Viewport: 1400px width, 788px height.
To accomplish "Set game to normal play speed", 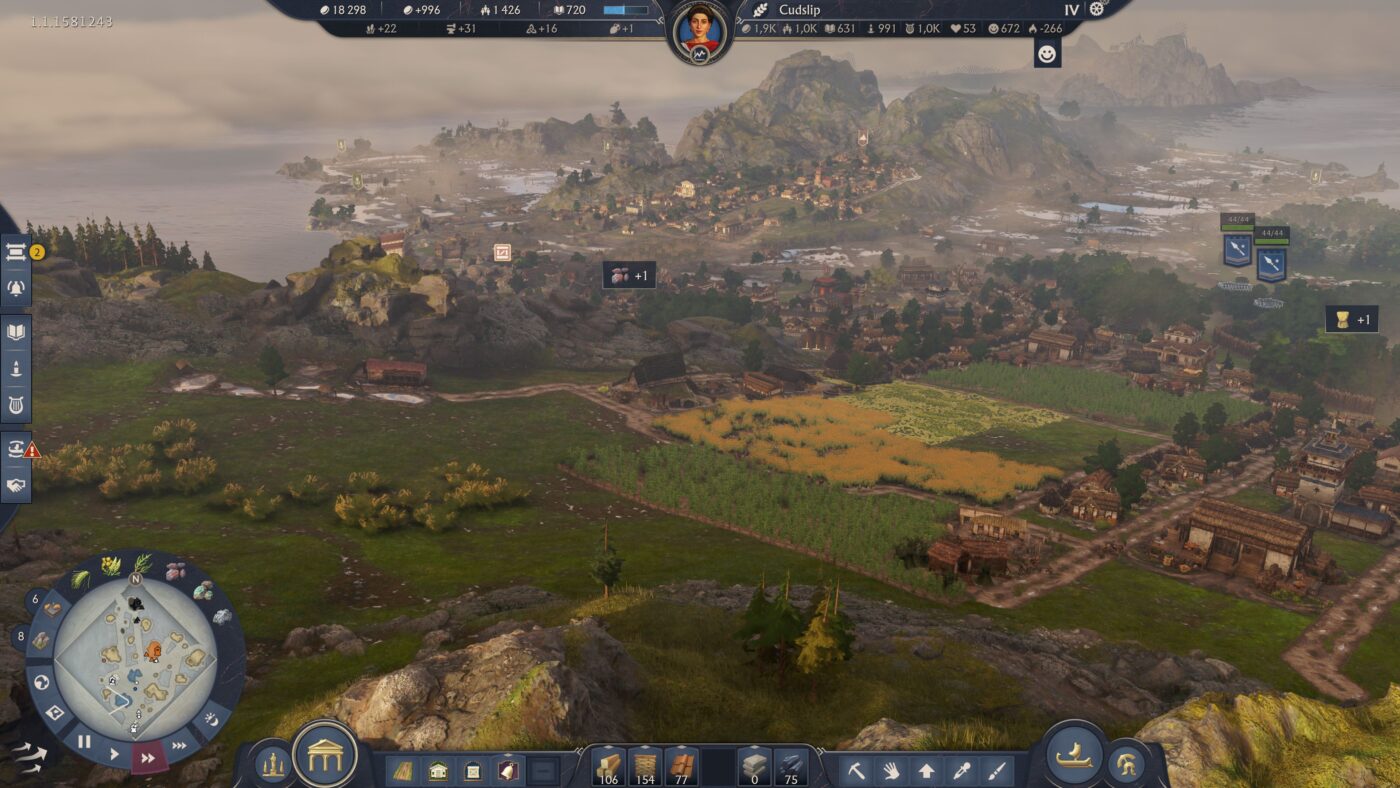I will pos(114,753).
